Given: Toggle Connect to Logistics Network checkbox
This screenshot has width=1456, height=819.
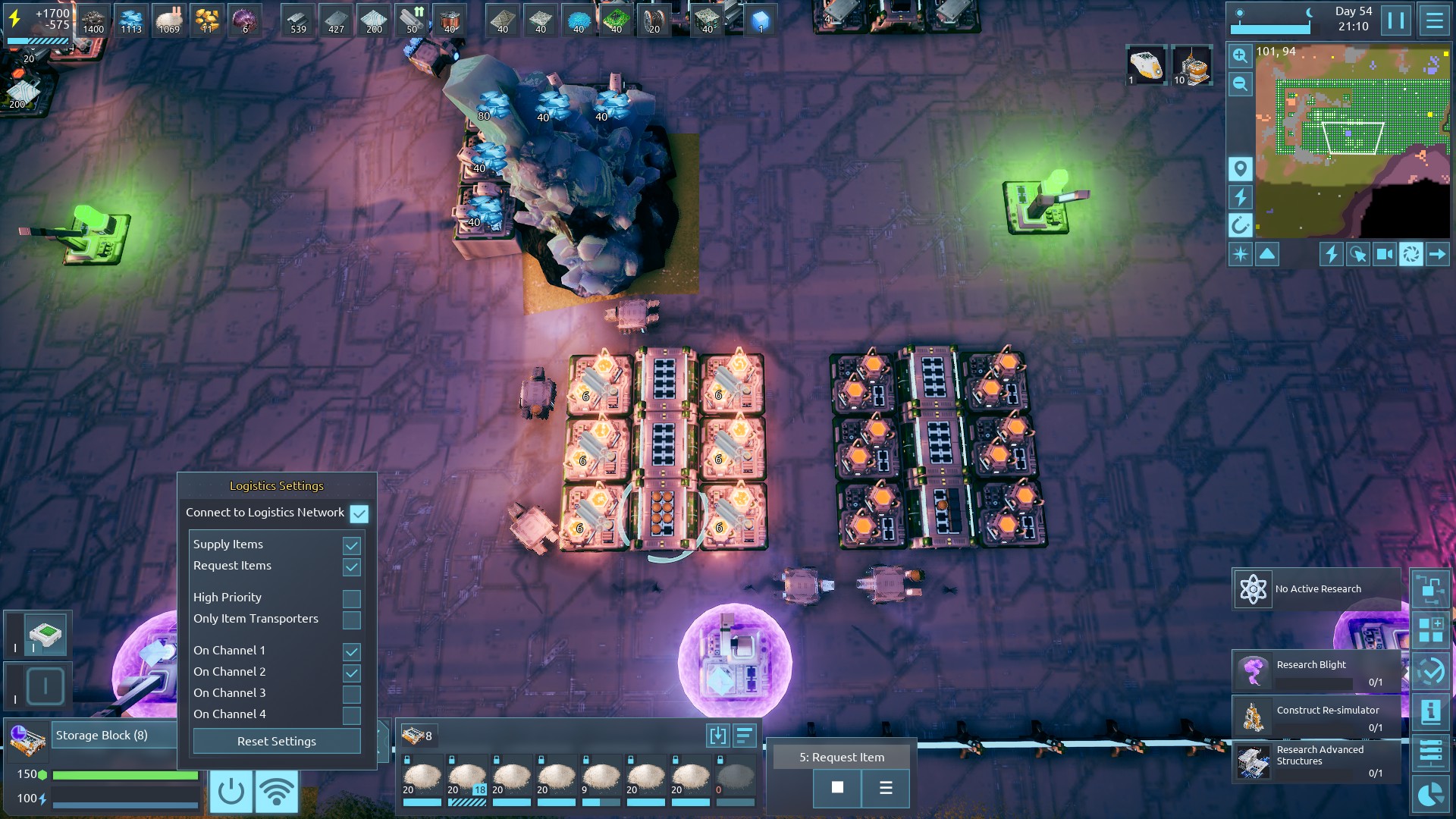Looking at the screenshot, I should click(x=359, y=513).
